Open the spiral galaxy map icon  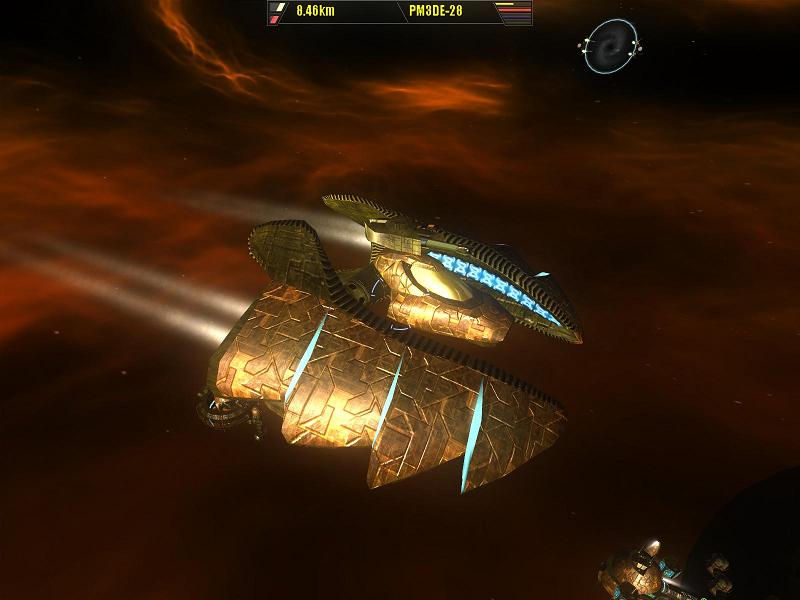[x=609, y=46]
